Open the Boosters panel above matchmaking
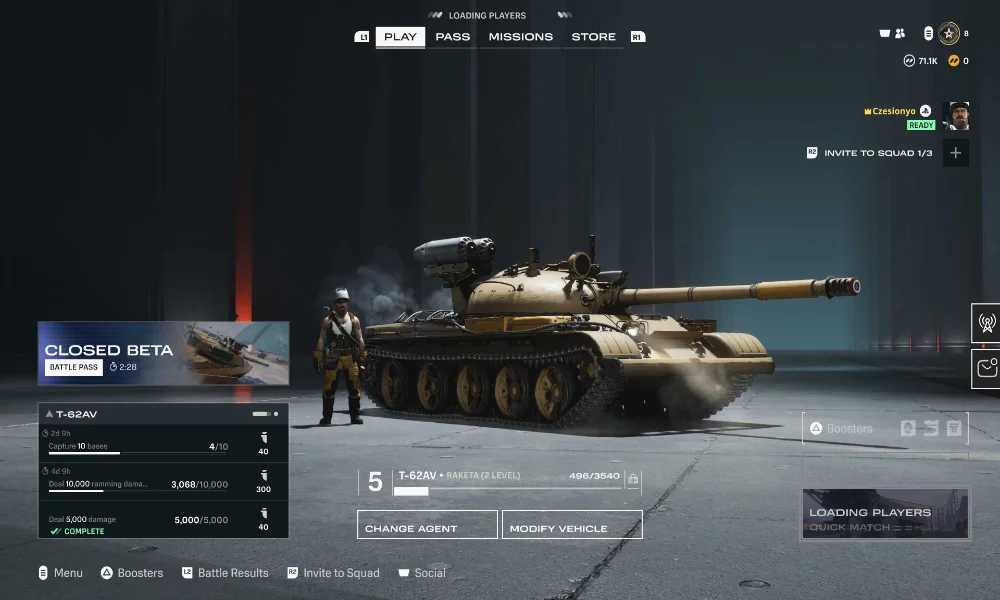Screen dimensions: 1000x600 click(x=884, y=428)
